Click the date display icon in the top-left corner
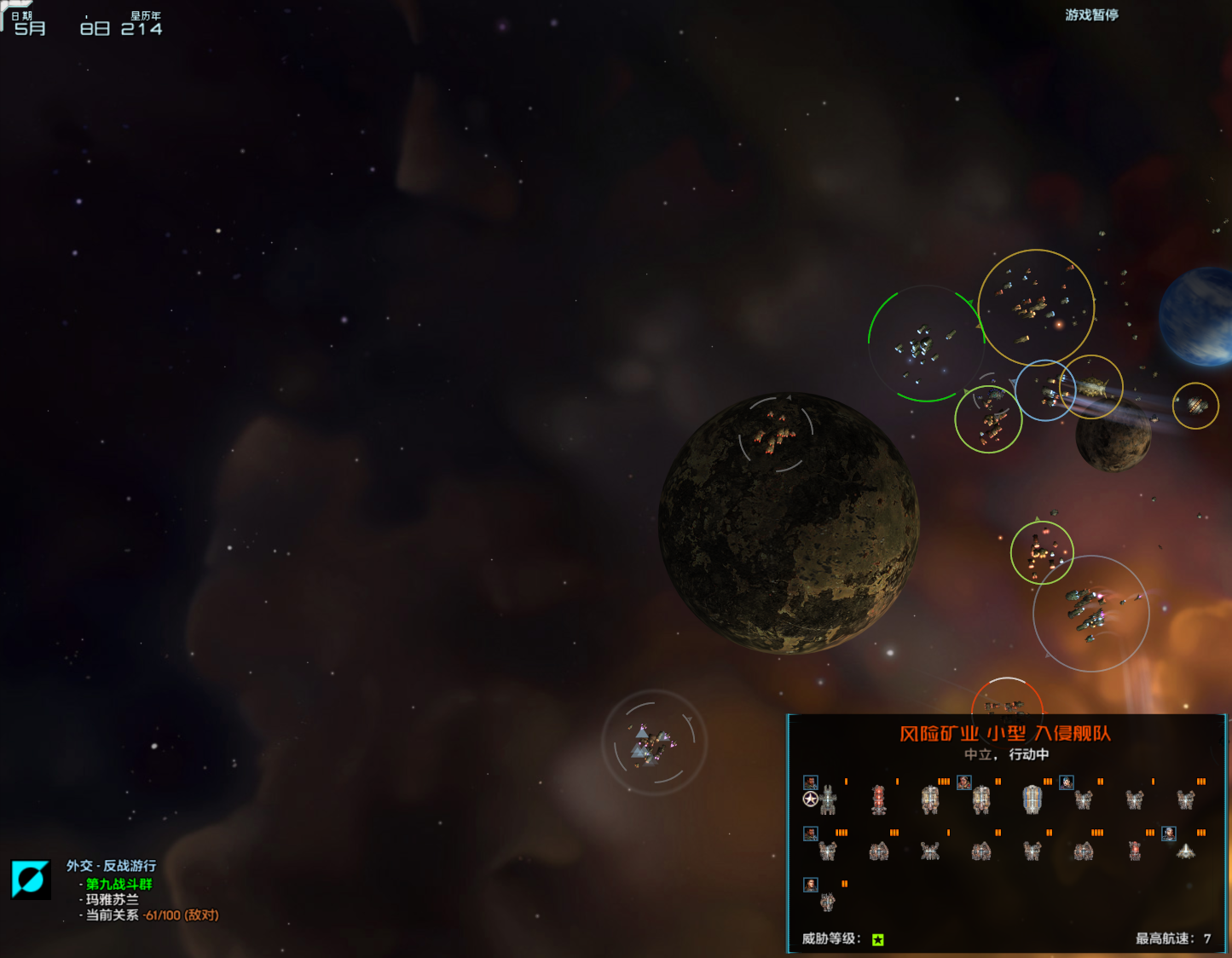The image size is (1232, 958). [x=17, y=12]
